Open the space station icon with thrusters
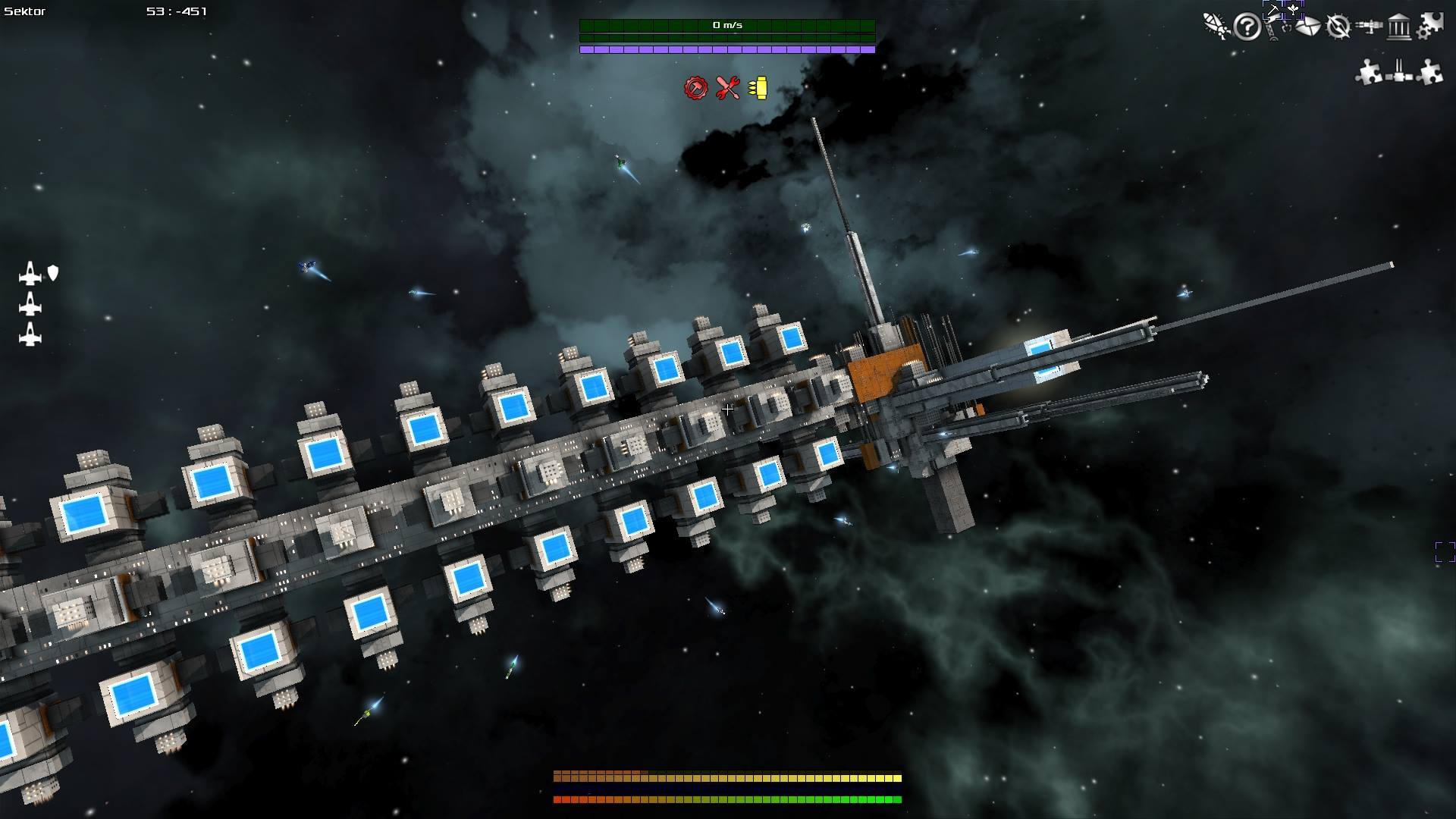This screenshot has width=1456, height=819. [1369, 27]
